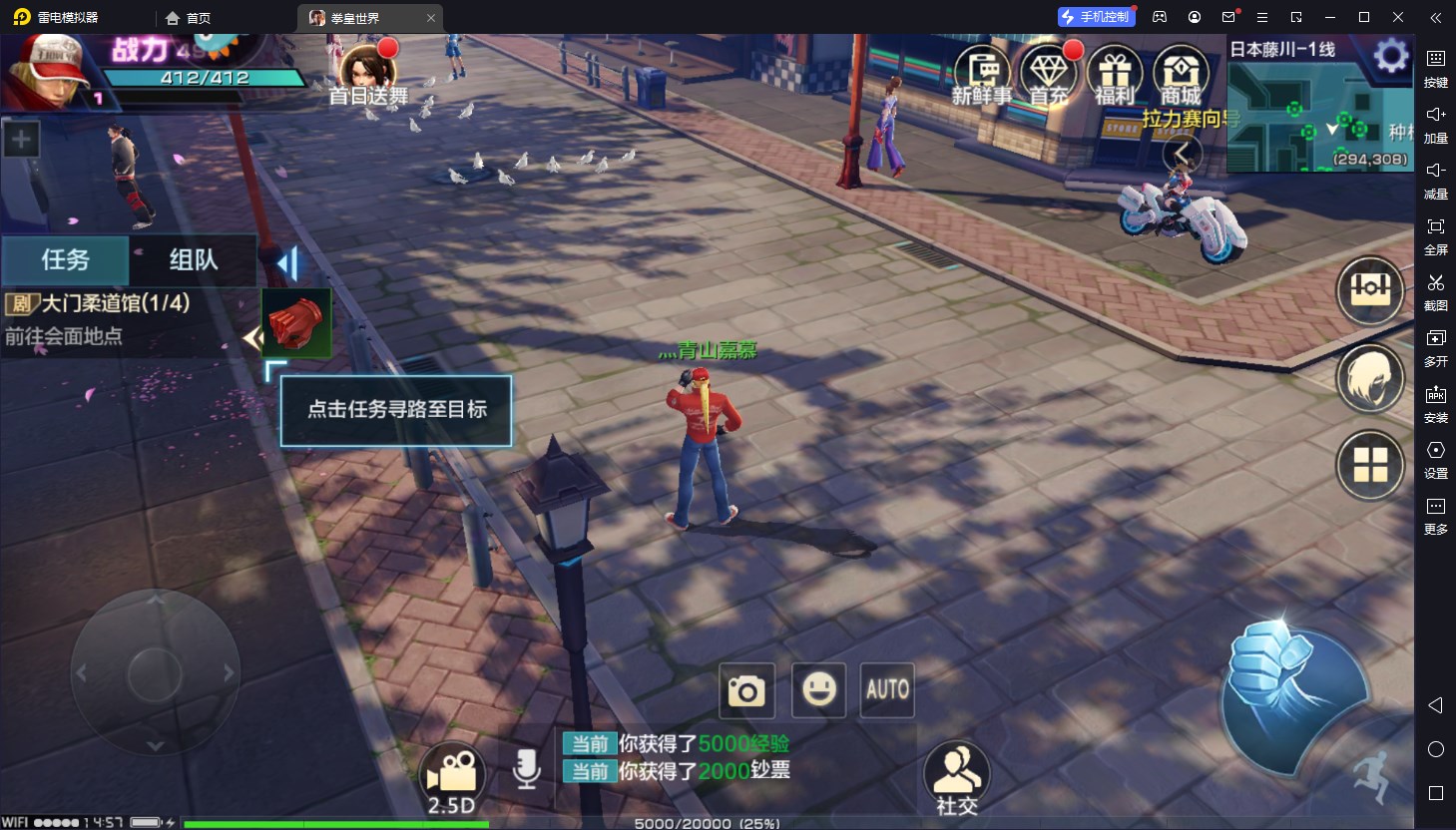1456x830 pixels.
Task: Open the 新鲜事 news icon
Action: [x=982, y=75]
